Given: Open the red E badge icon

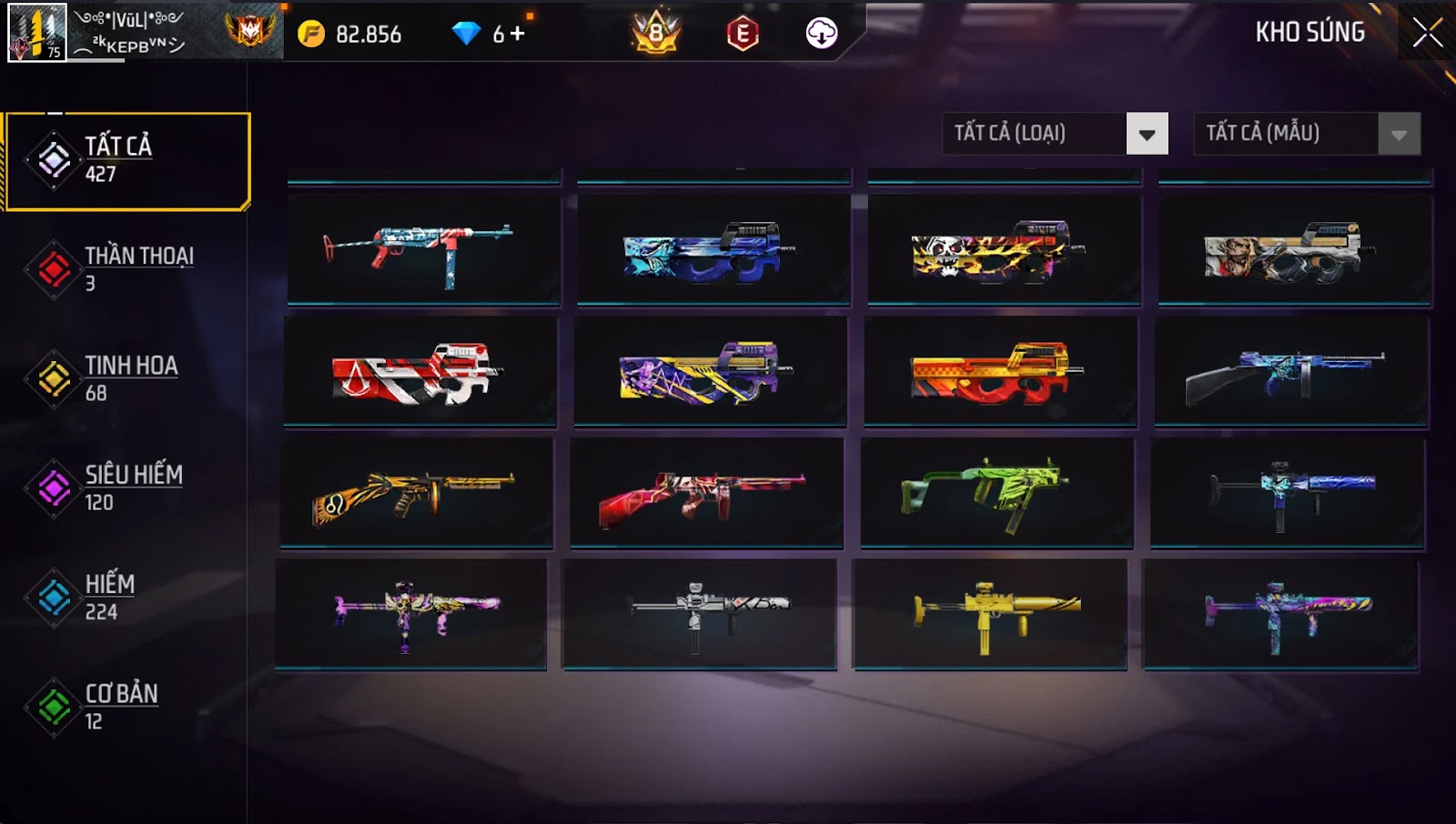Looking at the screenshot, I should [743, 34].
